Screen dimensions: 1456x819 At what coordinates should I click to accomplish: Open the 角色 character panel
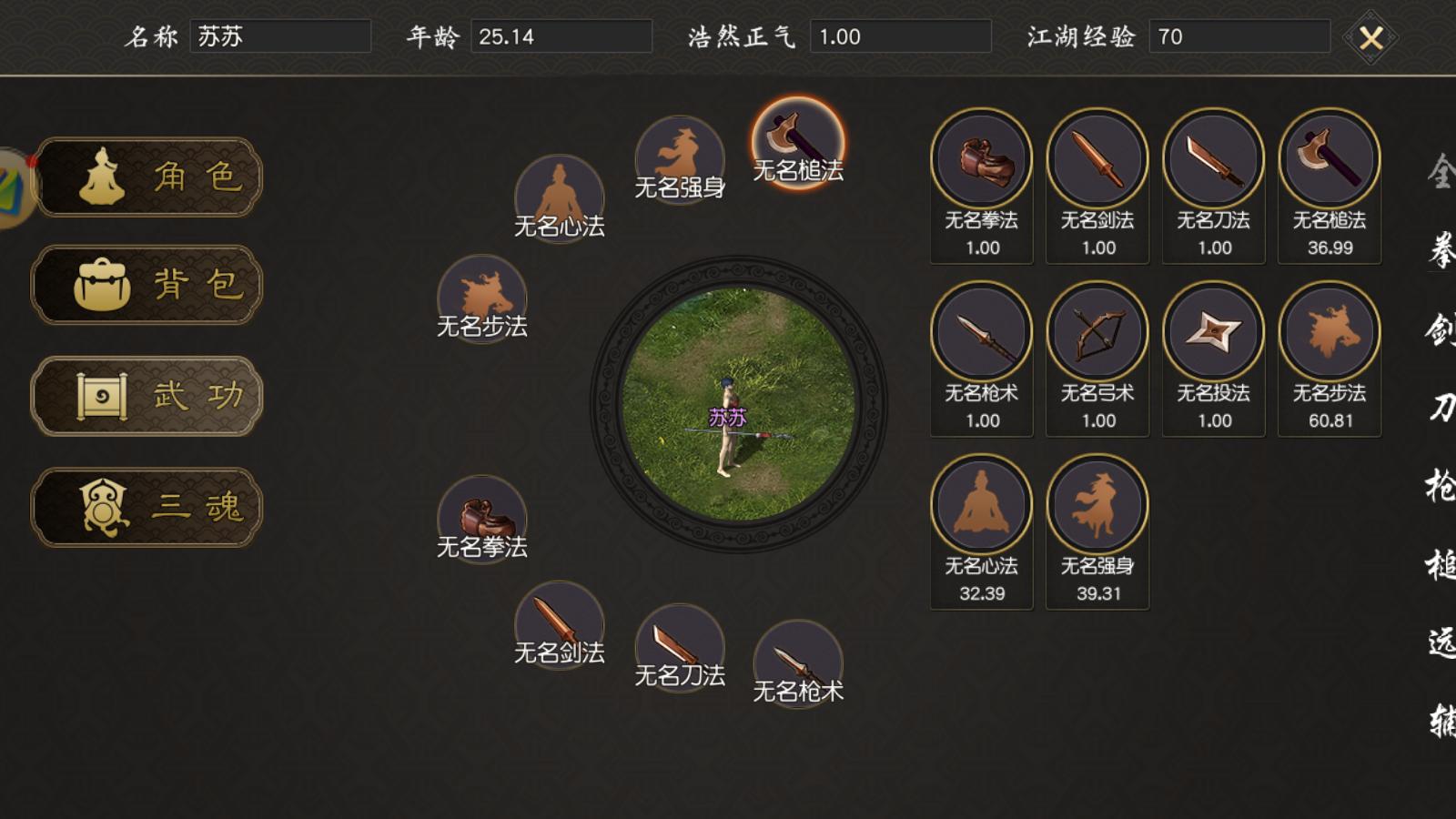click(x=147, y=178)
